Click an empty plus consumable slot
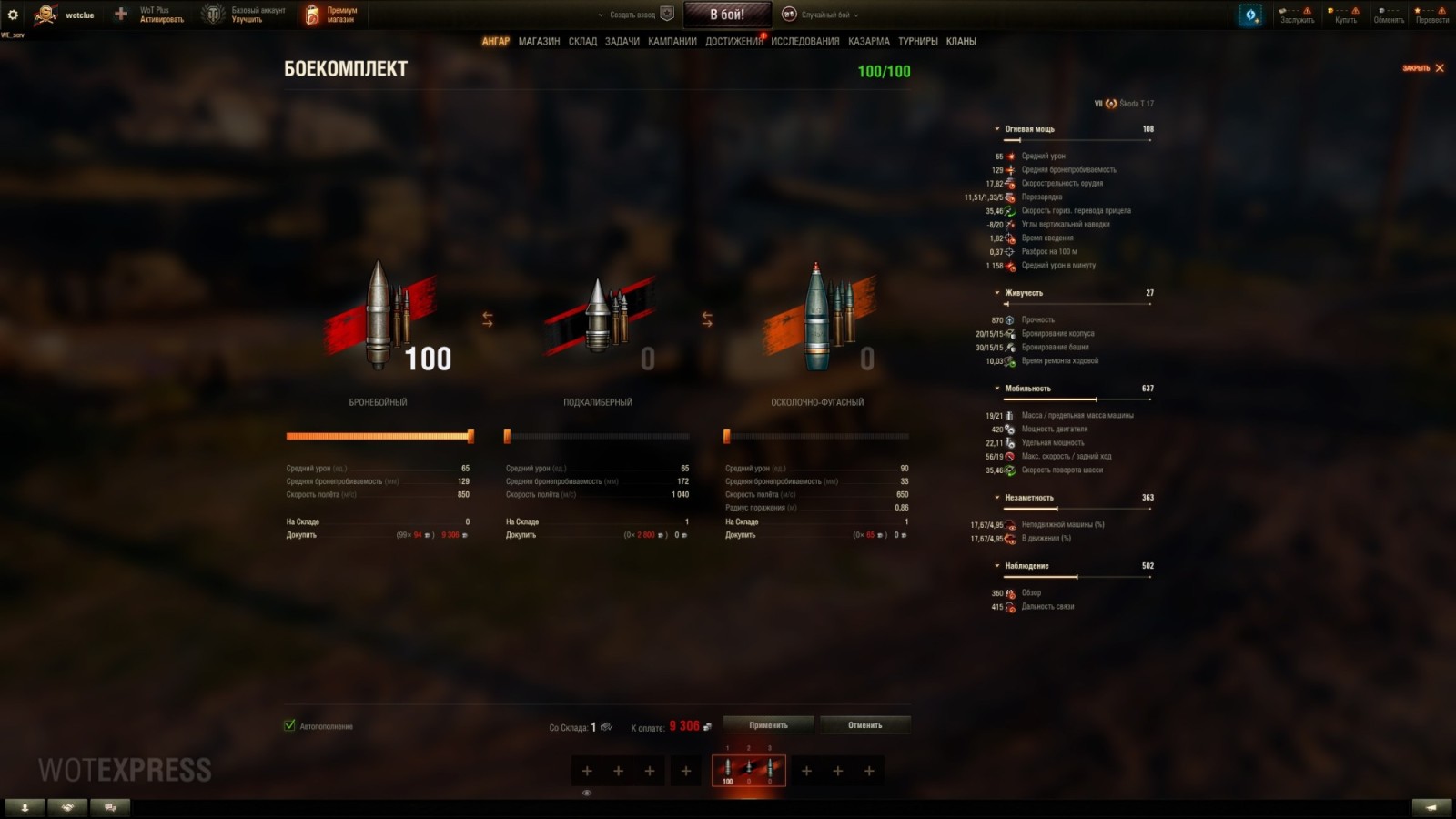 (586, 771)
